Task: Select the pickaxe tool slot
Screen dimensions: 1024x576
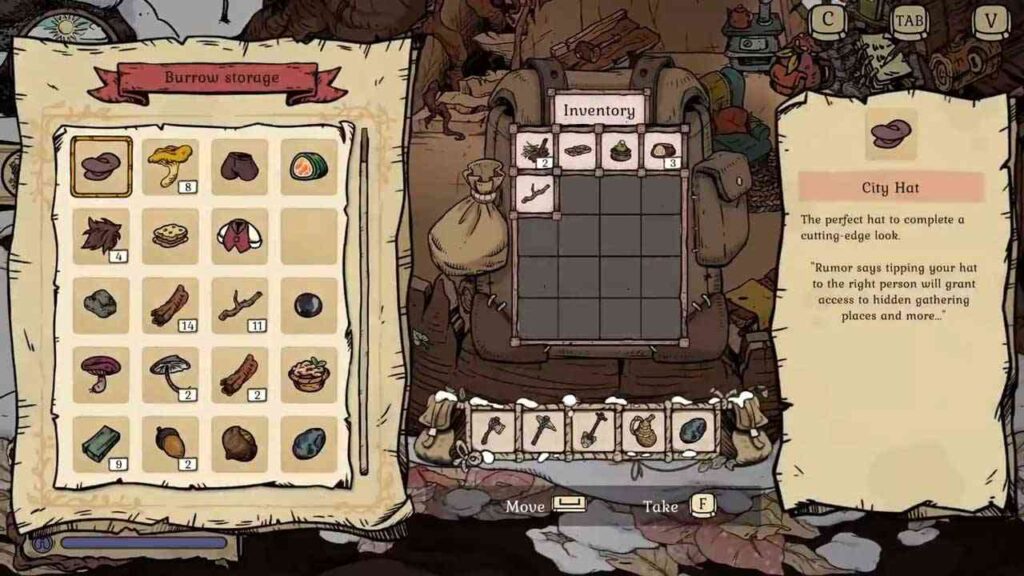Action: pos(544,430)
